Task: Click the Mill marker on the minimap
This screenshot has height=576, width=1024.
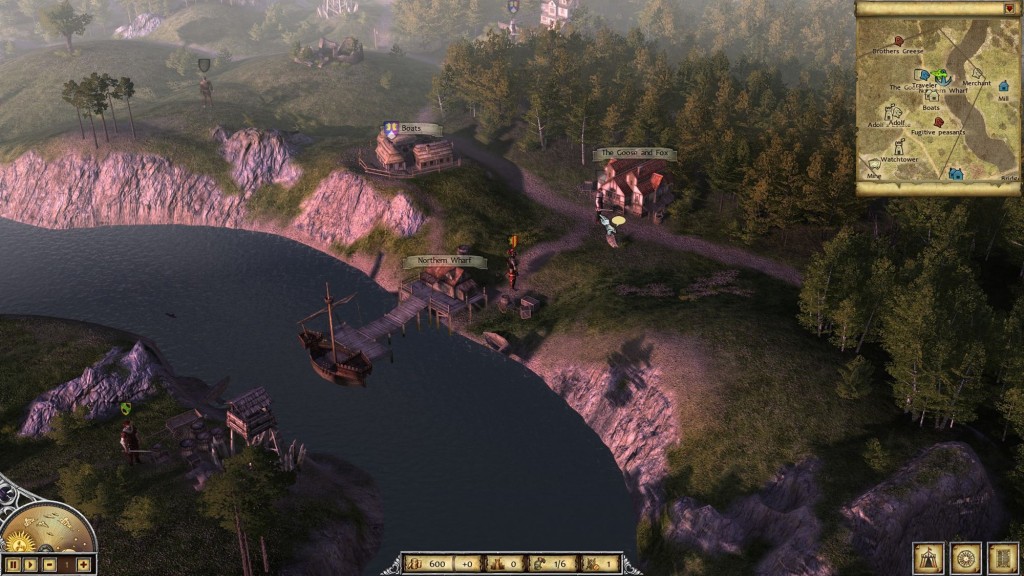Action: (1002, 87)
